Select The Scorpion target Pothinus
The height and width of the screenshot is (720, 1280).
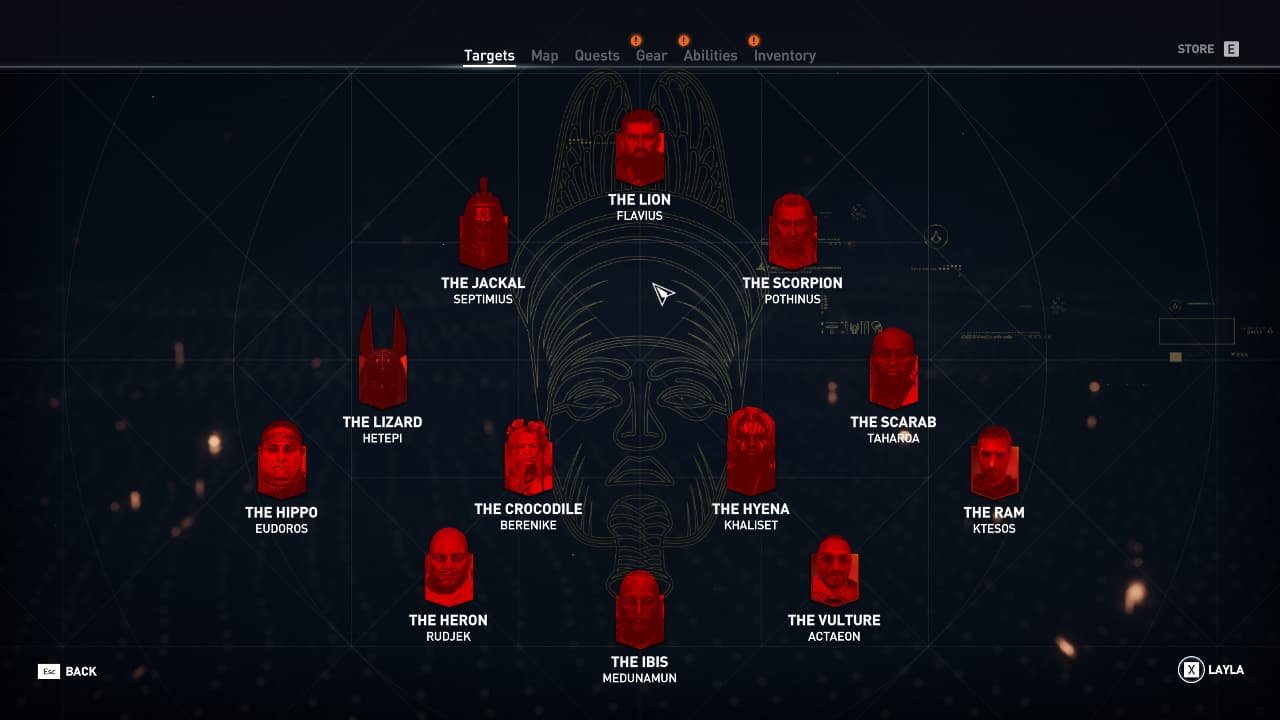(792, 232)
